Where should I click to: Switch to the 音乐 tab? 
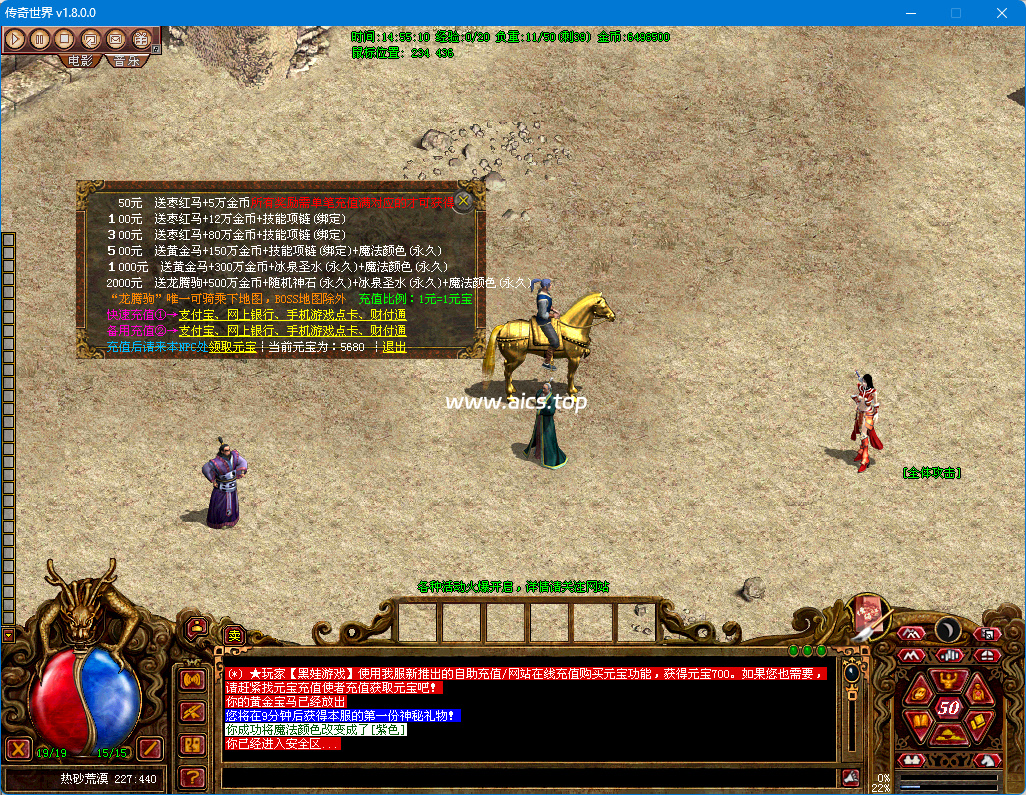pos(126,61)
